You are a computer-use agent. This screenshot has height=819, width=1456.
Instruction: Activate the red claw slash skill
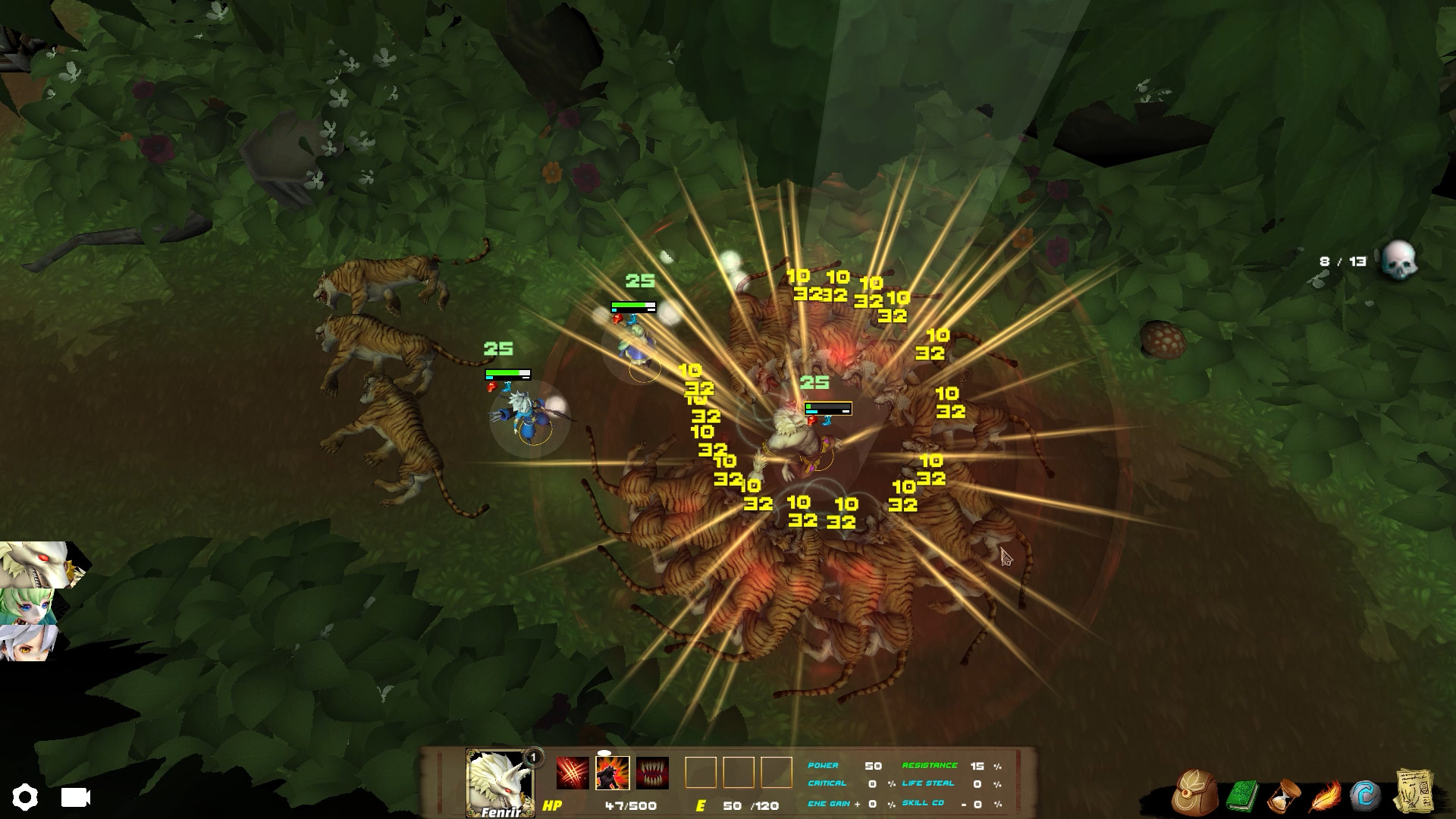(572, 773)
